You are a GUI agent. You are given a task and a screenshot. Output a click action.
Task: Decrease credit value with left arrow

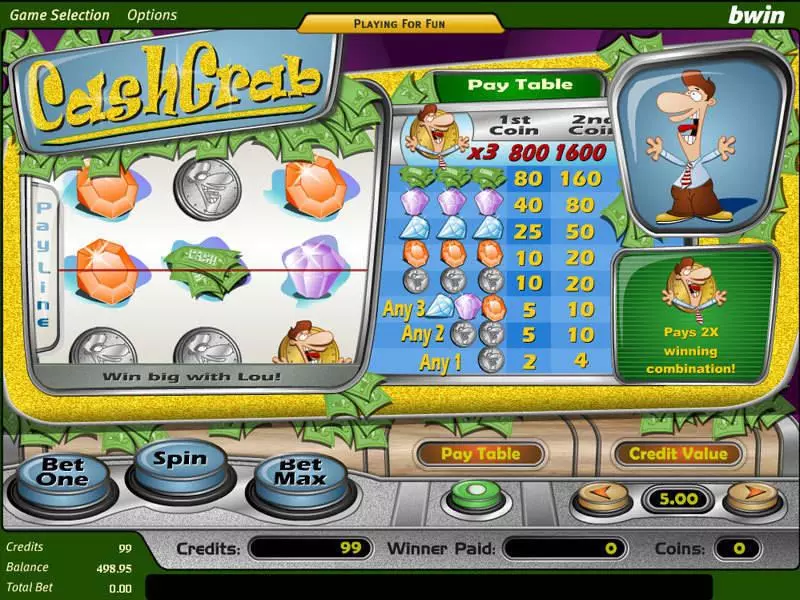(600, 496)
